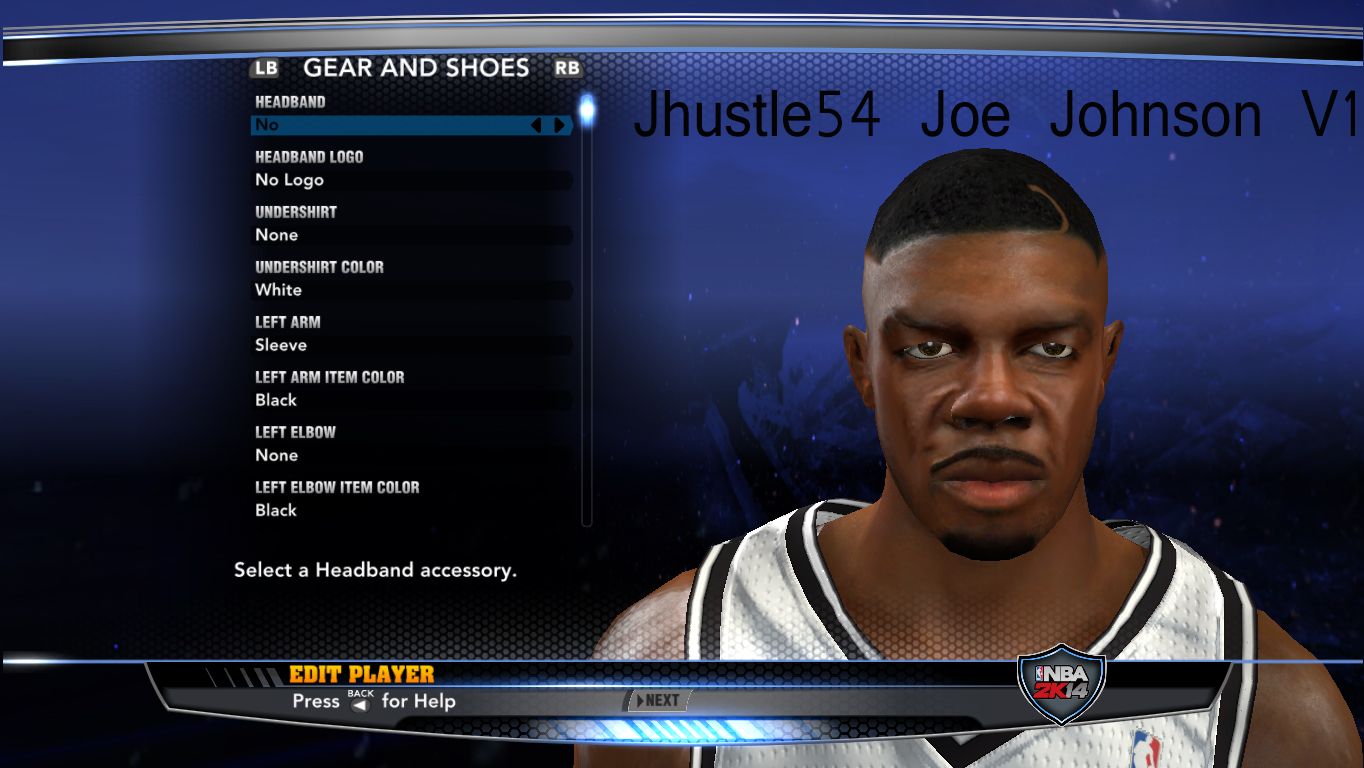Select the Left Arm Sleeve row

pos(410,345)
